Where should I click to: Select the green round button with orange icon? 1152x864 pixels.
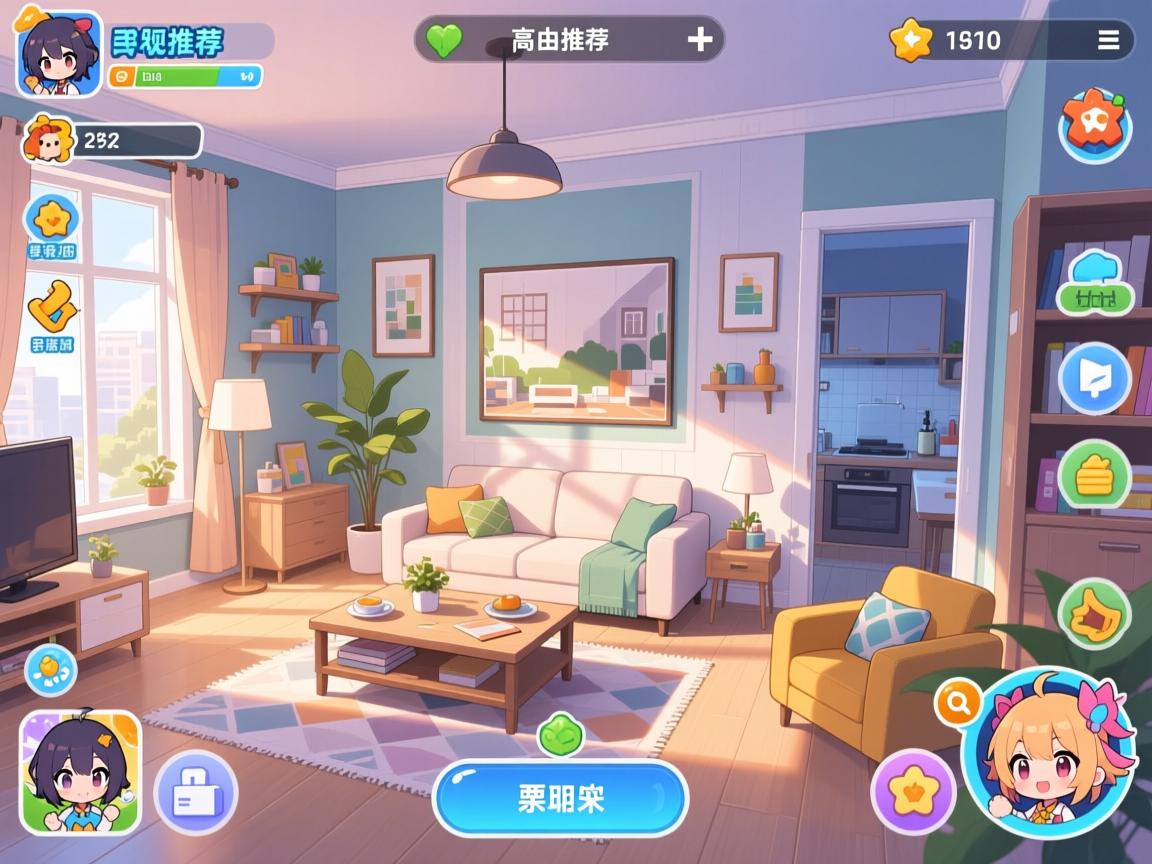pyautogui.click(x=1095, y=614)
